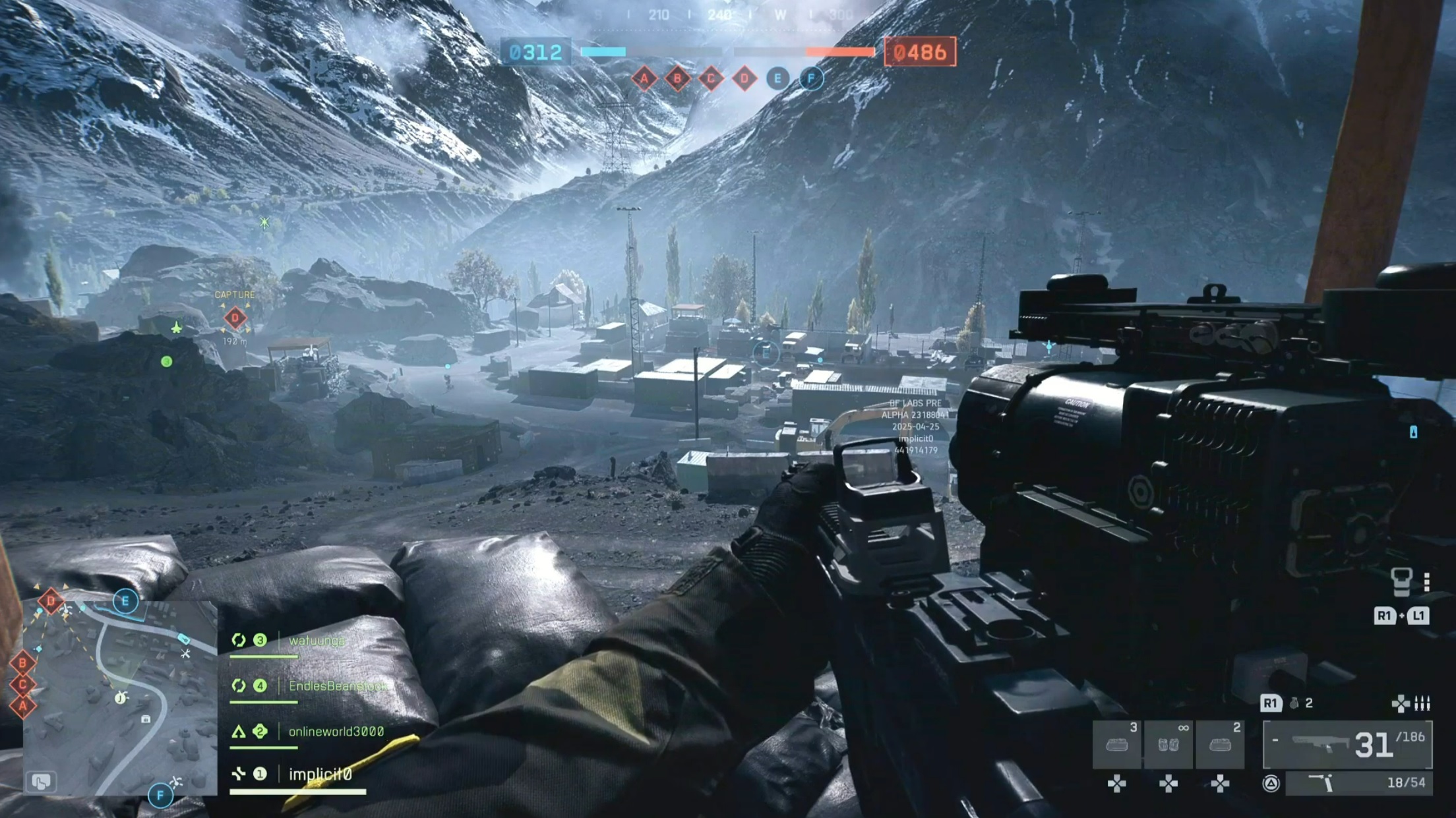Select the gadget slot with 2 uses
Image resolution: width=1456 pixels, height=818 pixels.
tap(1220, 745)
